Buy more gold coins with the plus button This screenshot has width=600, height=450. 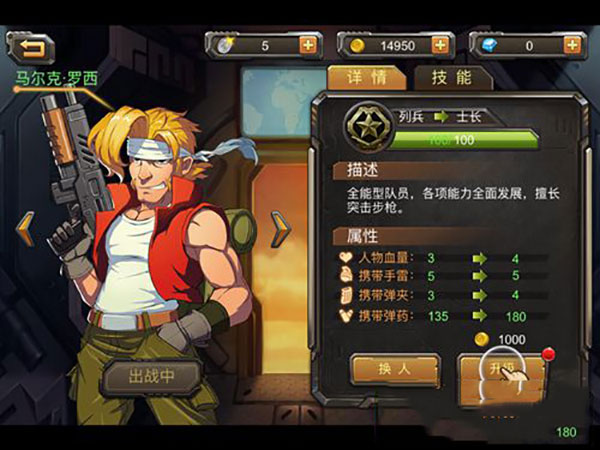[439, 45]
